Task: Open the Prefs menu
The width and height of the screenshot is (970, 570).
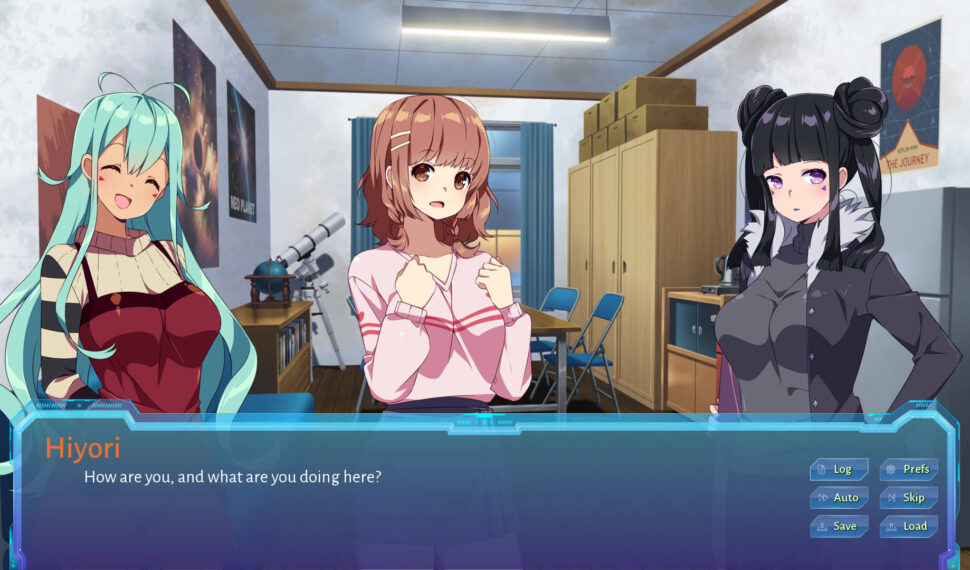Action: (x=909, y=469)
